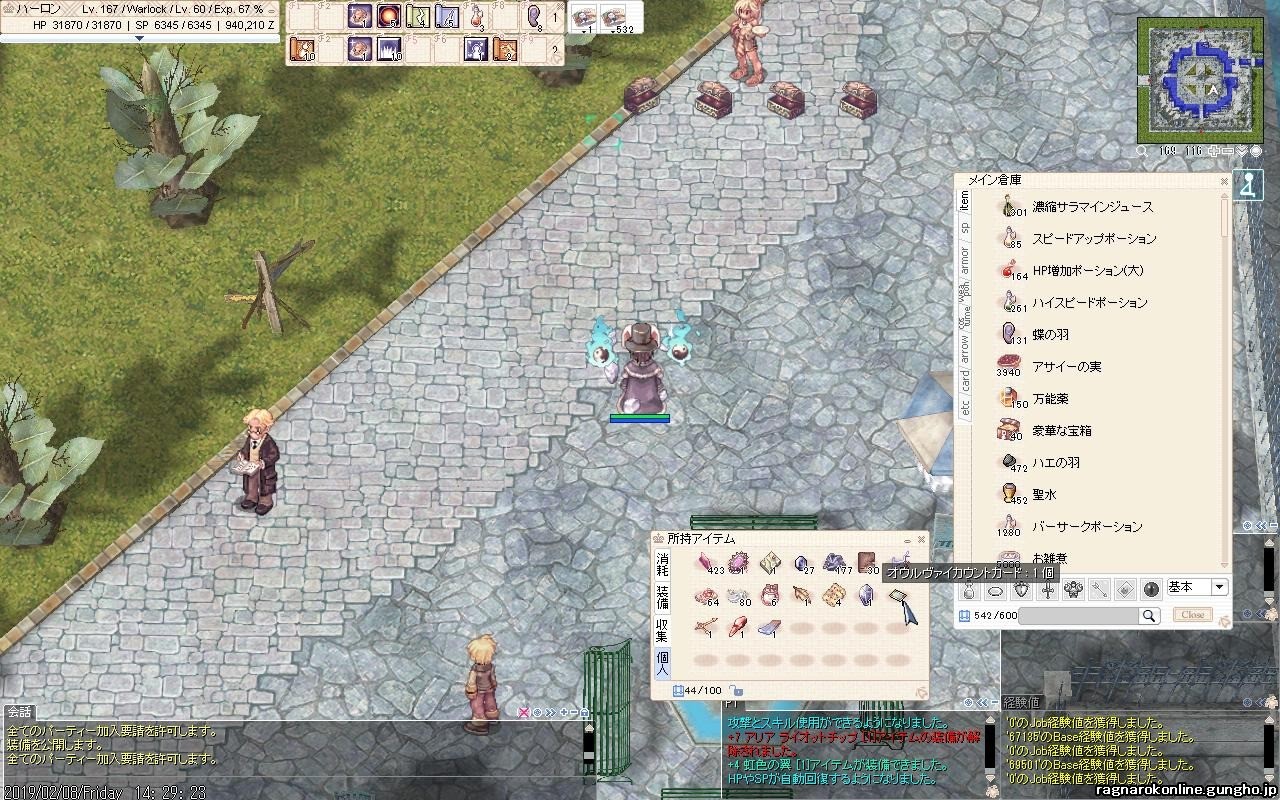Close the main storage window with Close button
This screenshot has height=800, width=1280.
[1192, 615]
